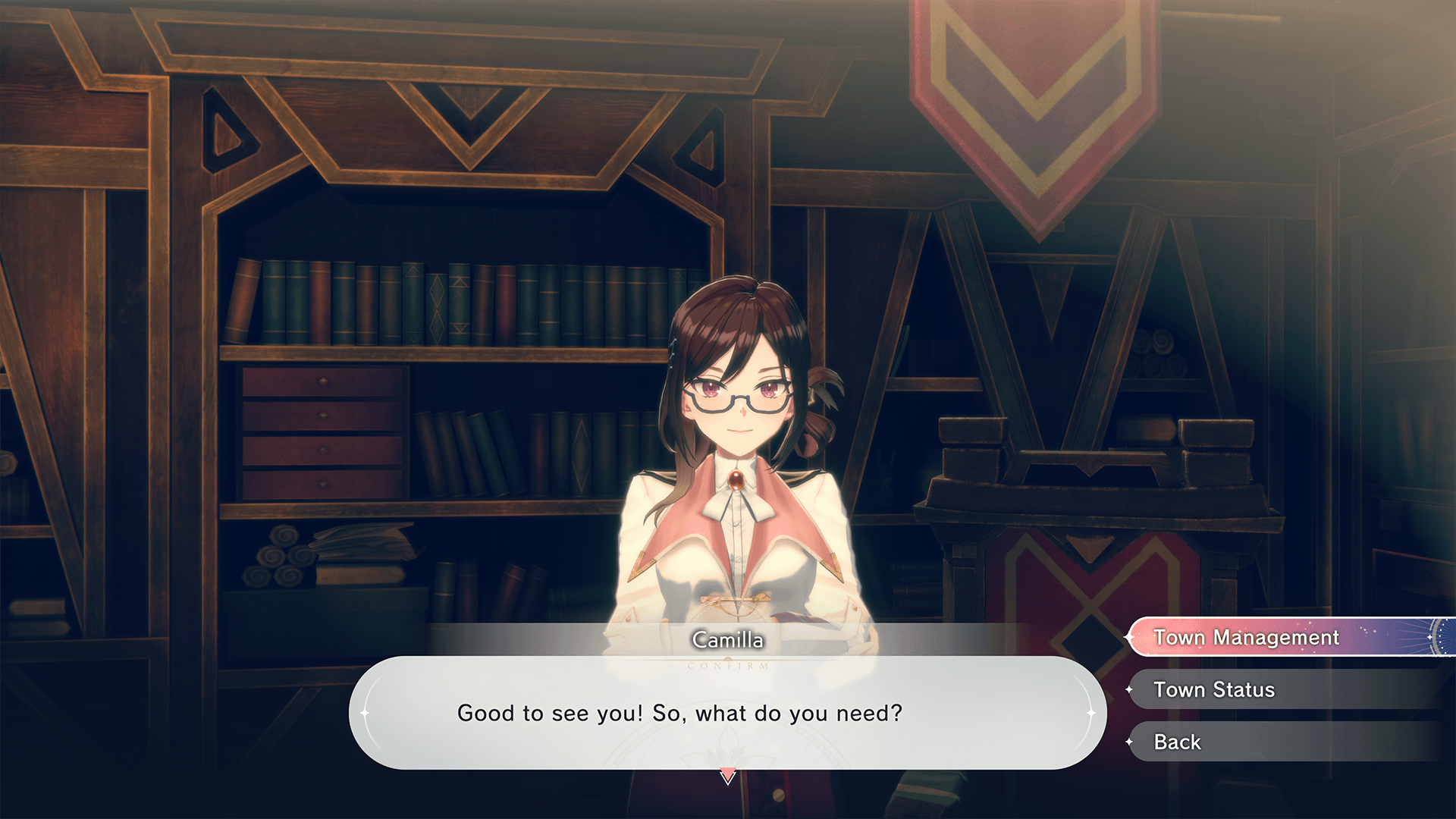Viewport: 1456px width, 819px height.
Task: Choose the Back option
Action: click(x=1177, y=742)
